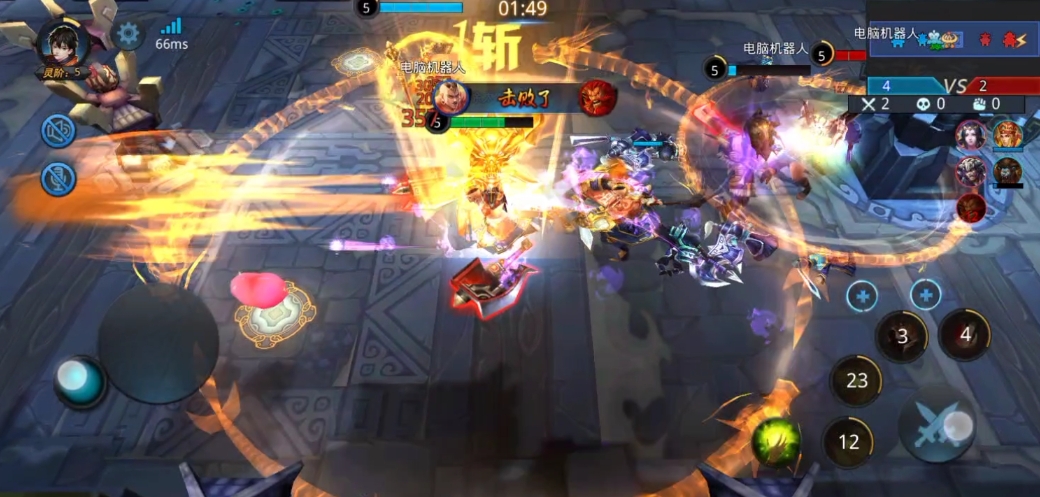Upgrade the skill with cooldown 4

(x=926, y=294)
